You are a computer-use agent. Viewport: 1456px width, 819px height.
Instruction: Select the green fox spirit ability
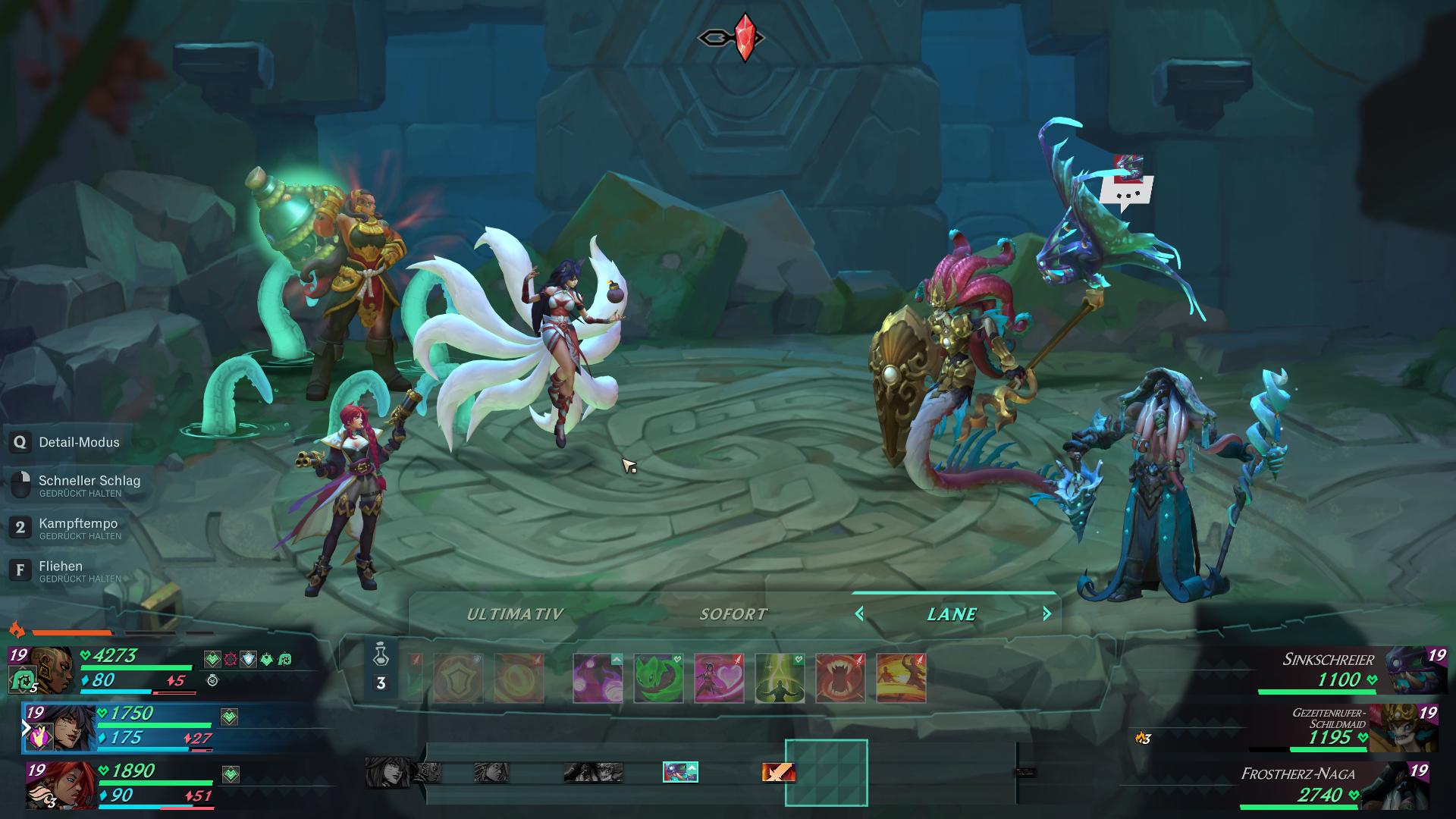(x=657, y=677)
